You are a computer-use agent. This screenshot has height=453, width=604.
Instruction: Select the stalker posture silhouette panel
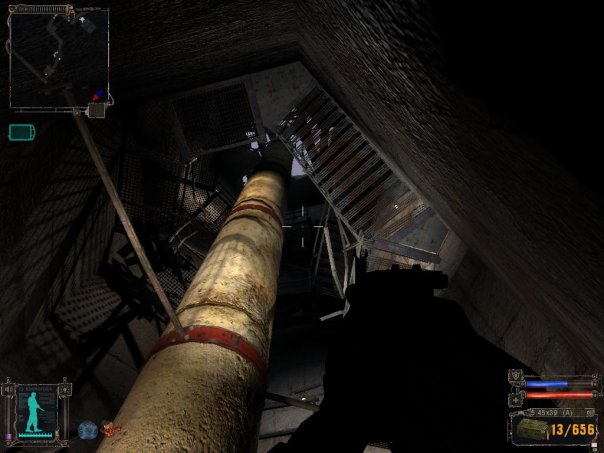pyautogui.click(x=36, y=410)
